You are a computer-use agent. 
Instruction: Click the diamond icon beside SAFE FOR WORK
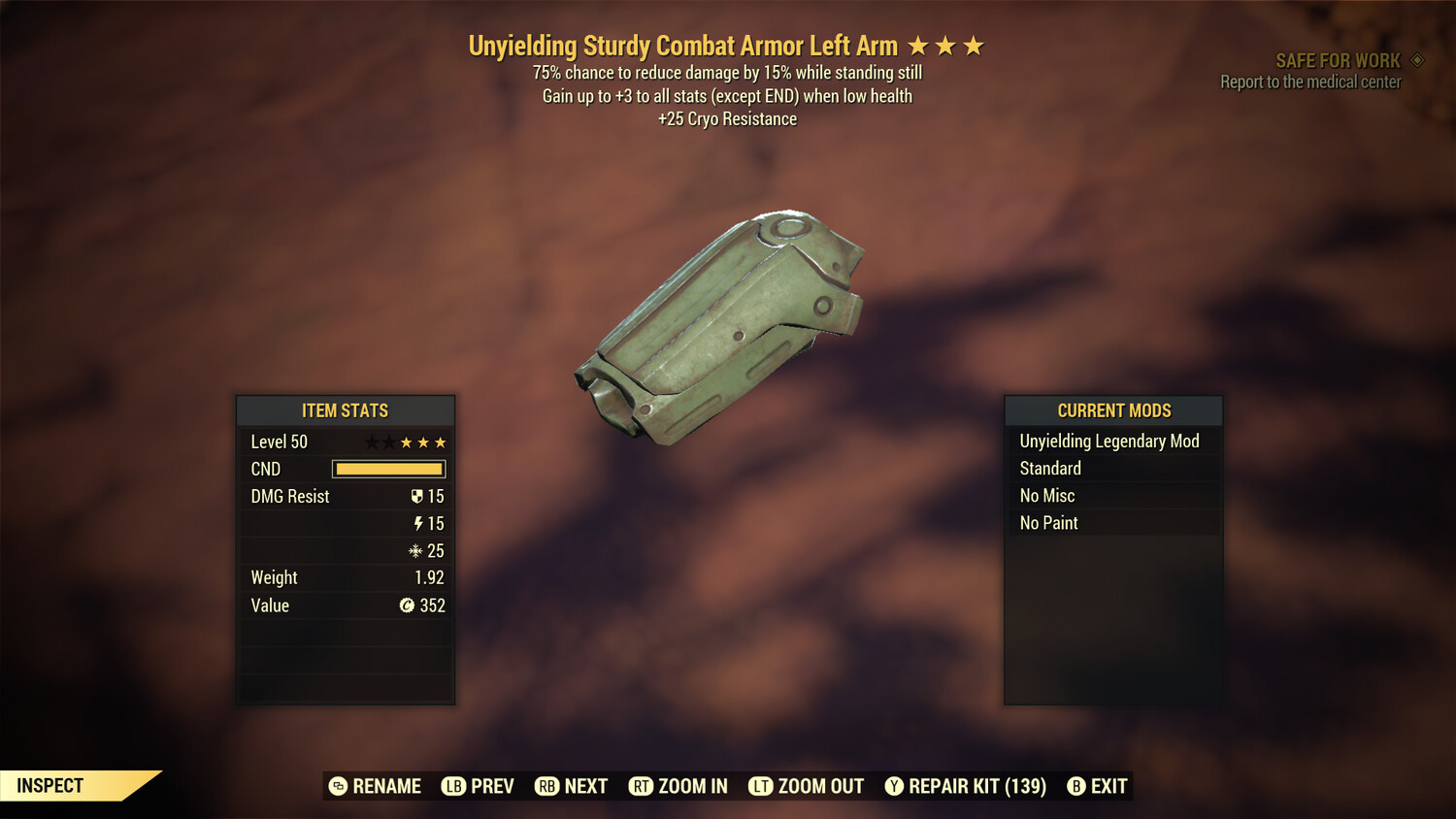tap(1417, 59)
